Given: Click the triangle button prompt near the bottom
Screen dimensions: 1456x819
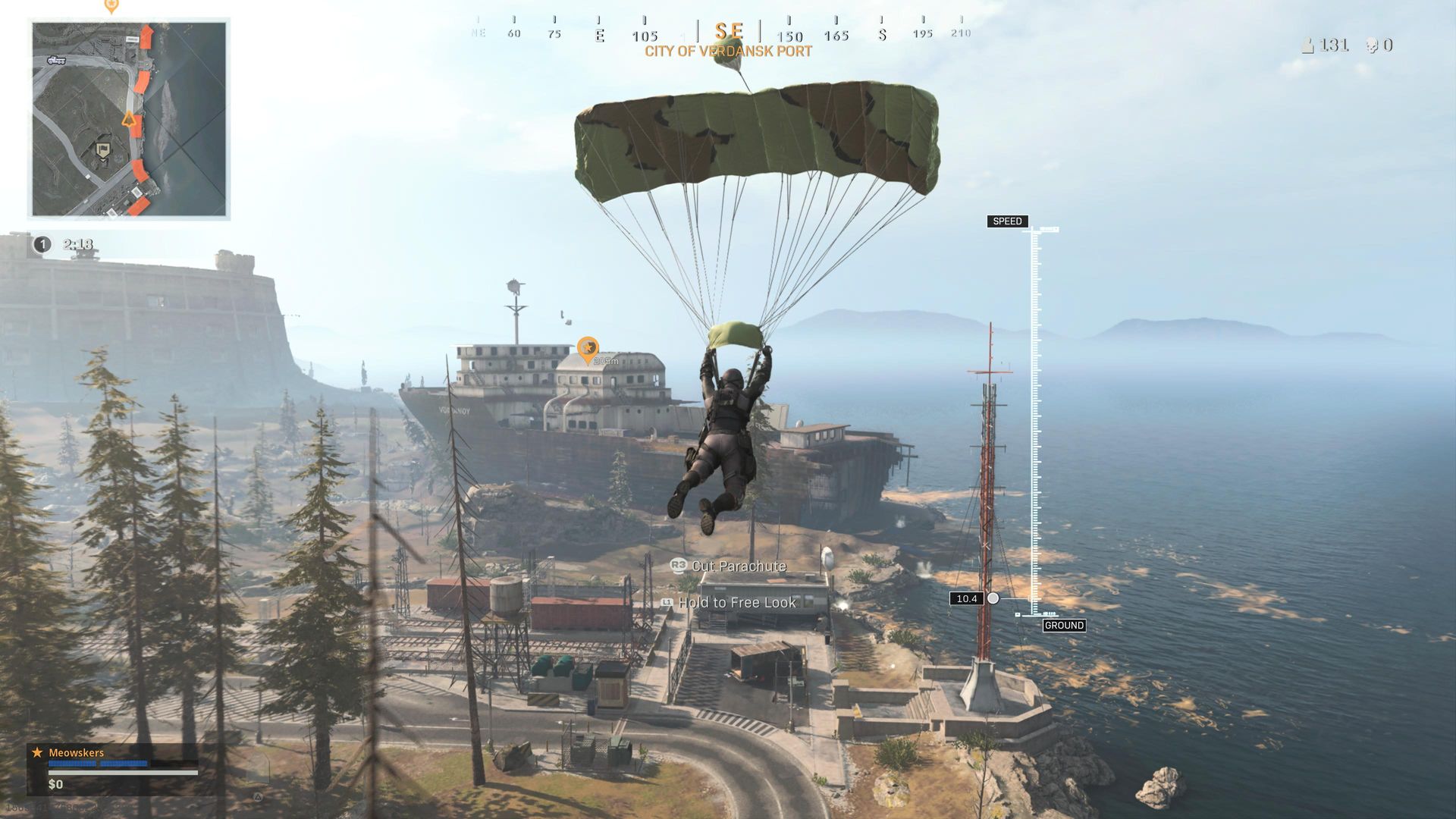Looking at the screenshot, I should 259,797.
